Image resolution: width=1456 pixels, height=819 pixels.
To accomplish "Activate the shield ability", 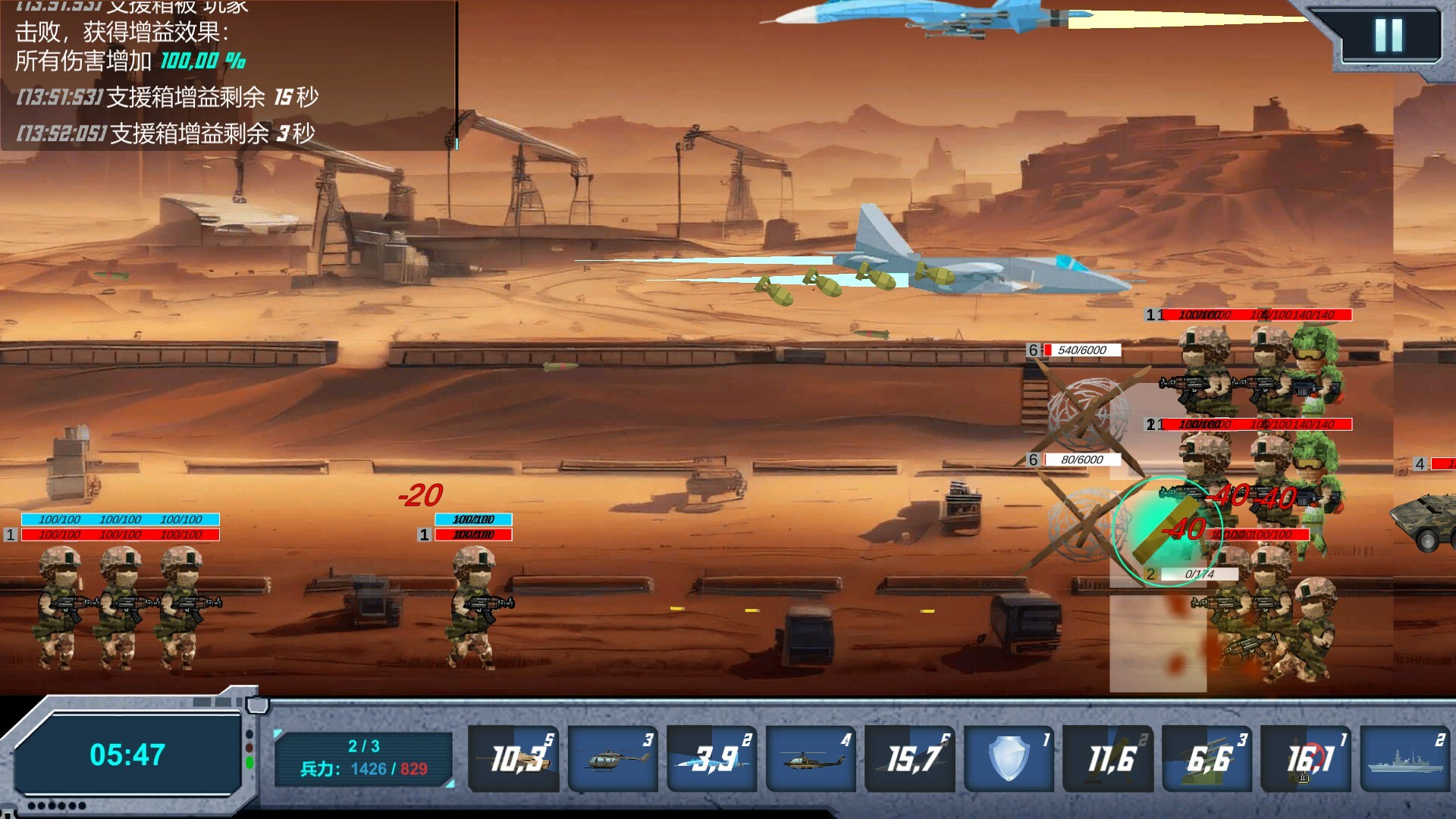I will pyautogui.click(x=1009, y=757).
